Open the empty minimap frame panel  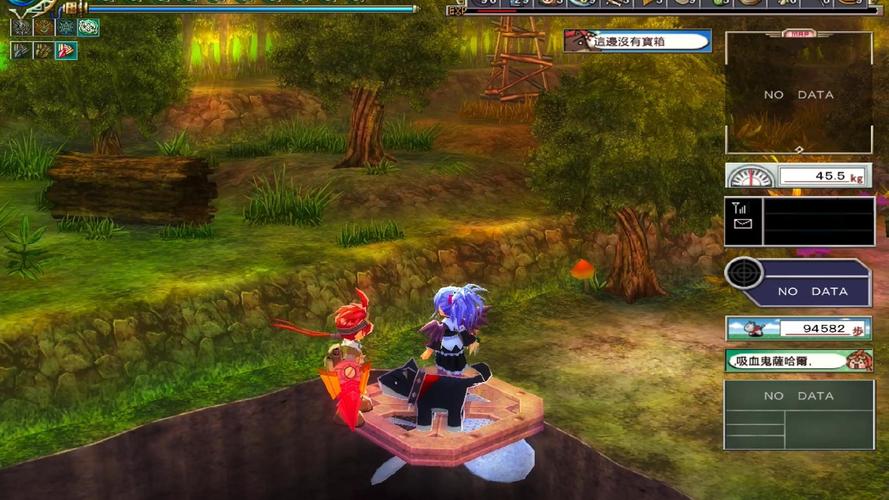click(798, 94)
